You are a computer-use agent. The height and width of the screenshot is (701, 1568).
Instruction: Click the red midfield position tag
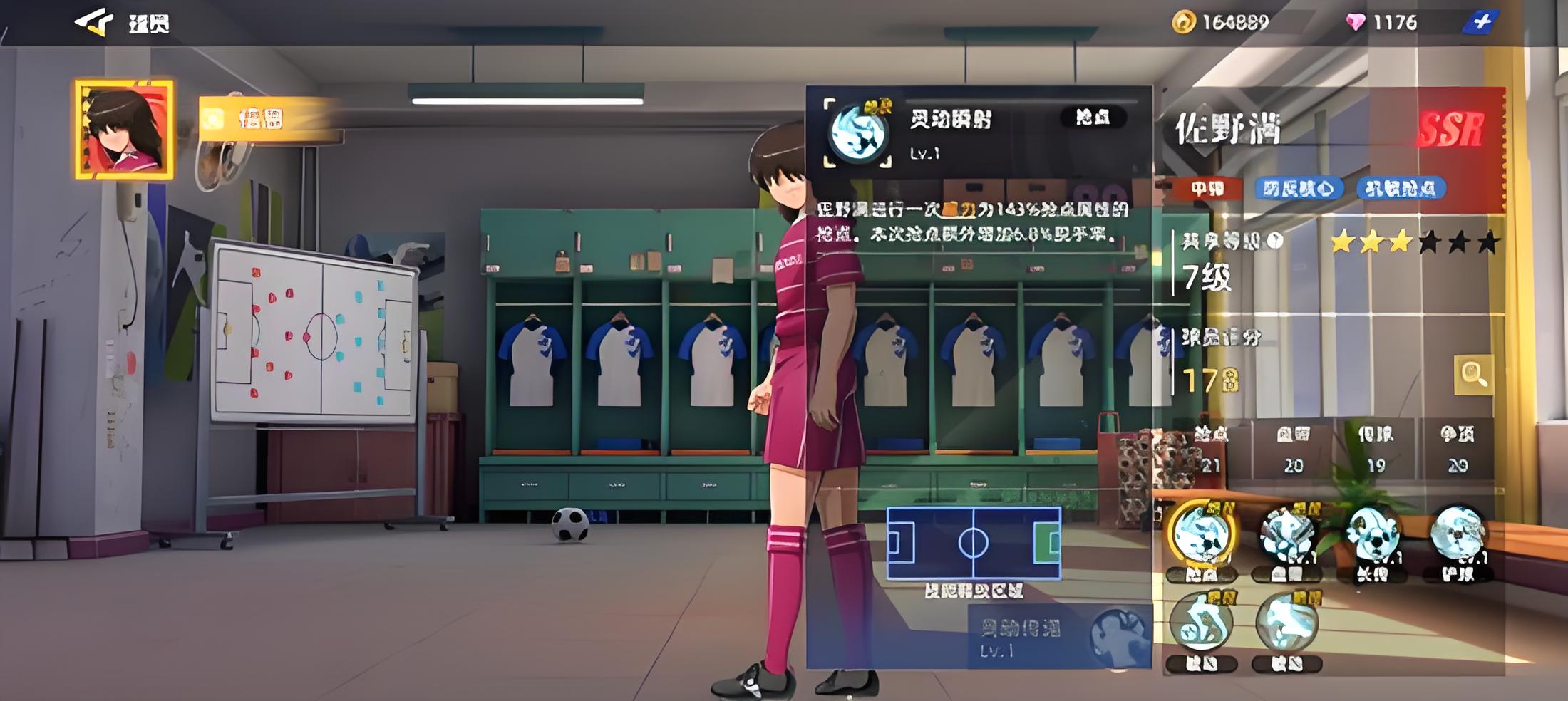click(x=1207, y=189)
